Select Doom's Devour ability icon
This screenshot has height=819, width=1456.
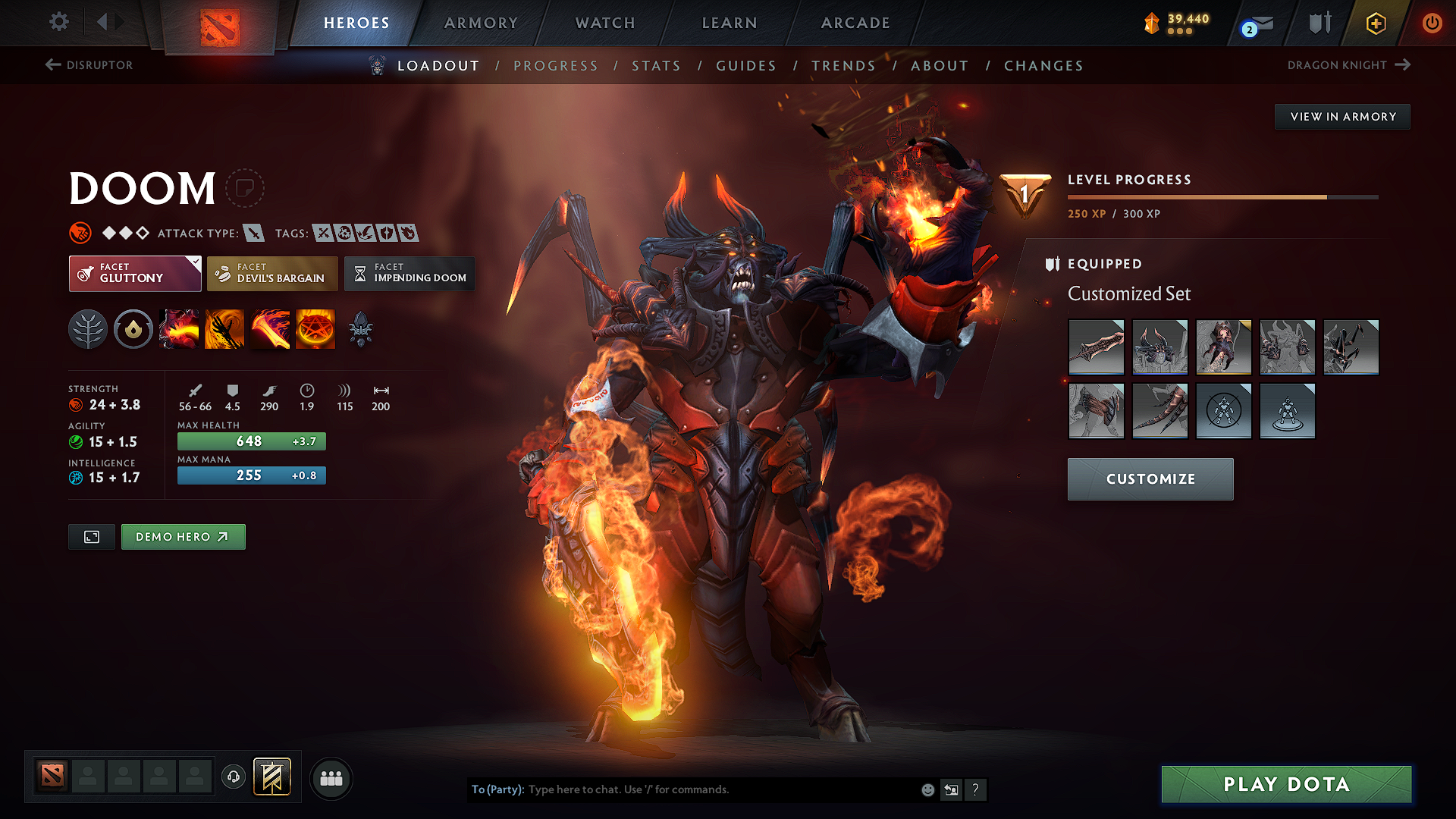tap(179, 328)
